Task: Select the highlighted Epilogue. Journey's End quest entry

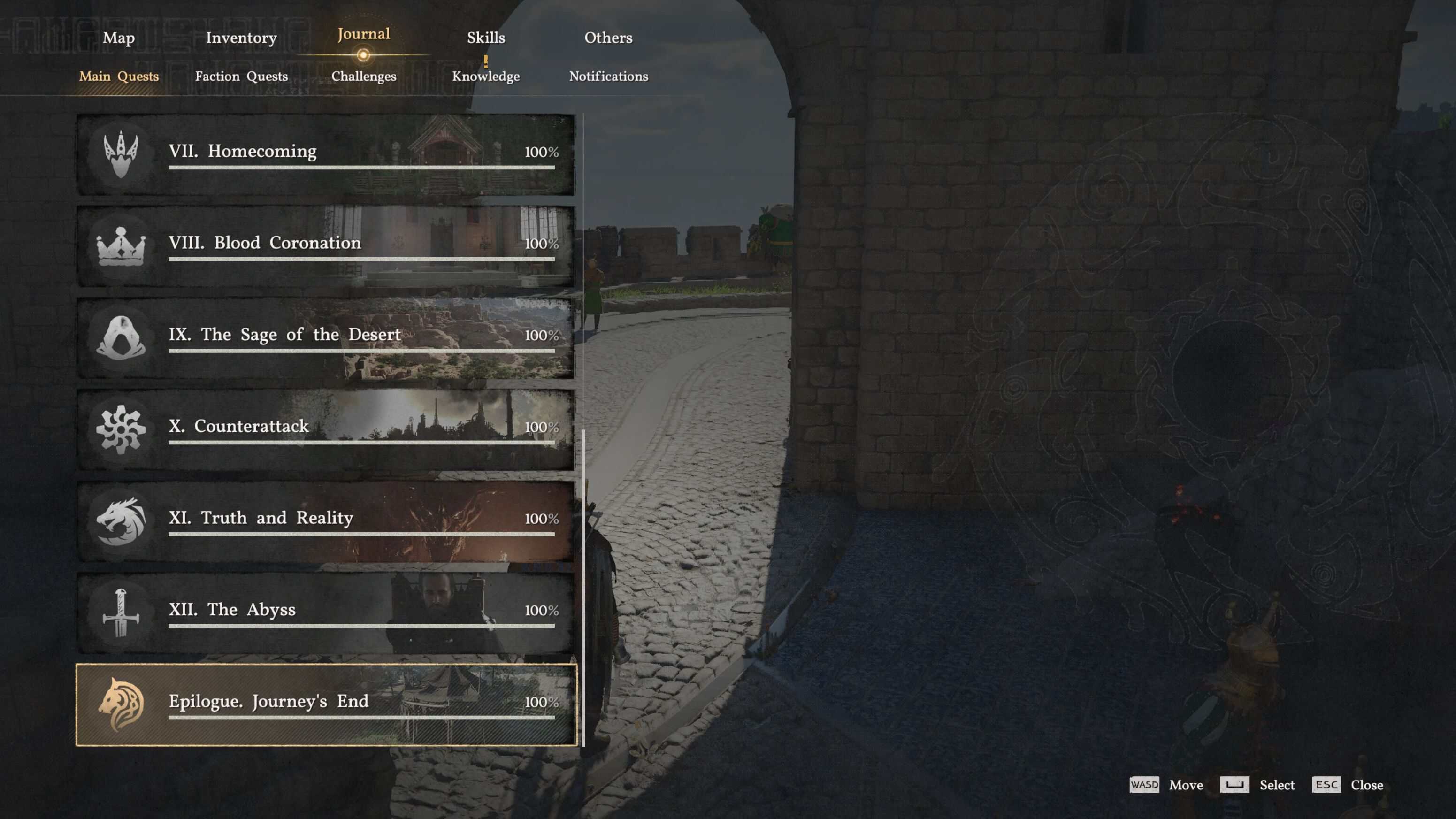Action: (325, 703)
